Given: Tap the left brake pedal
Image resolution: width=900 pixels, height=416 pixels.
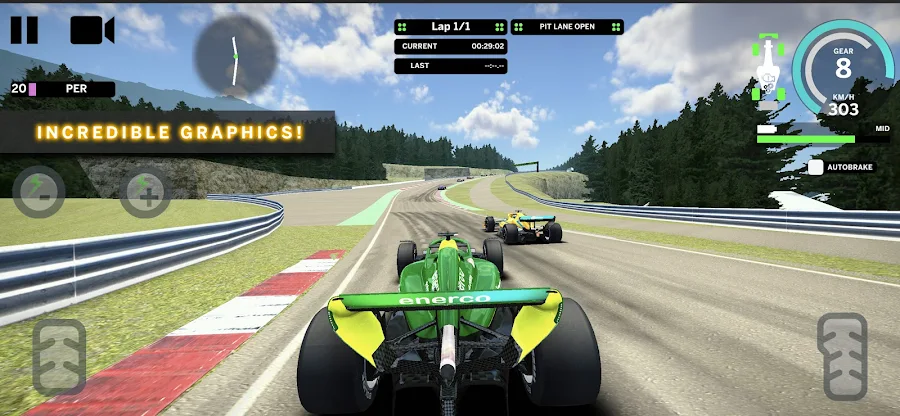Looking at the screenshot, I should click(59, 356).
